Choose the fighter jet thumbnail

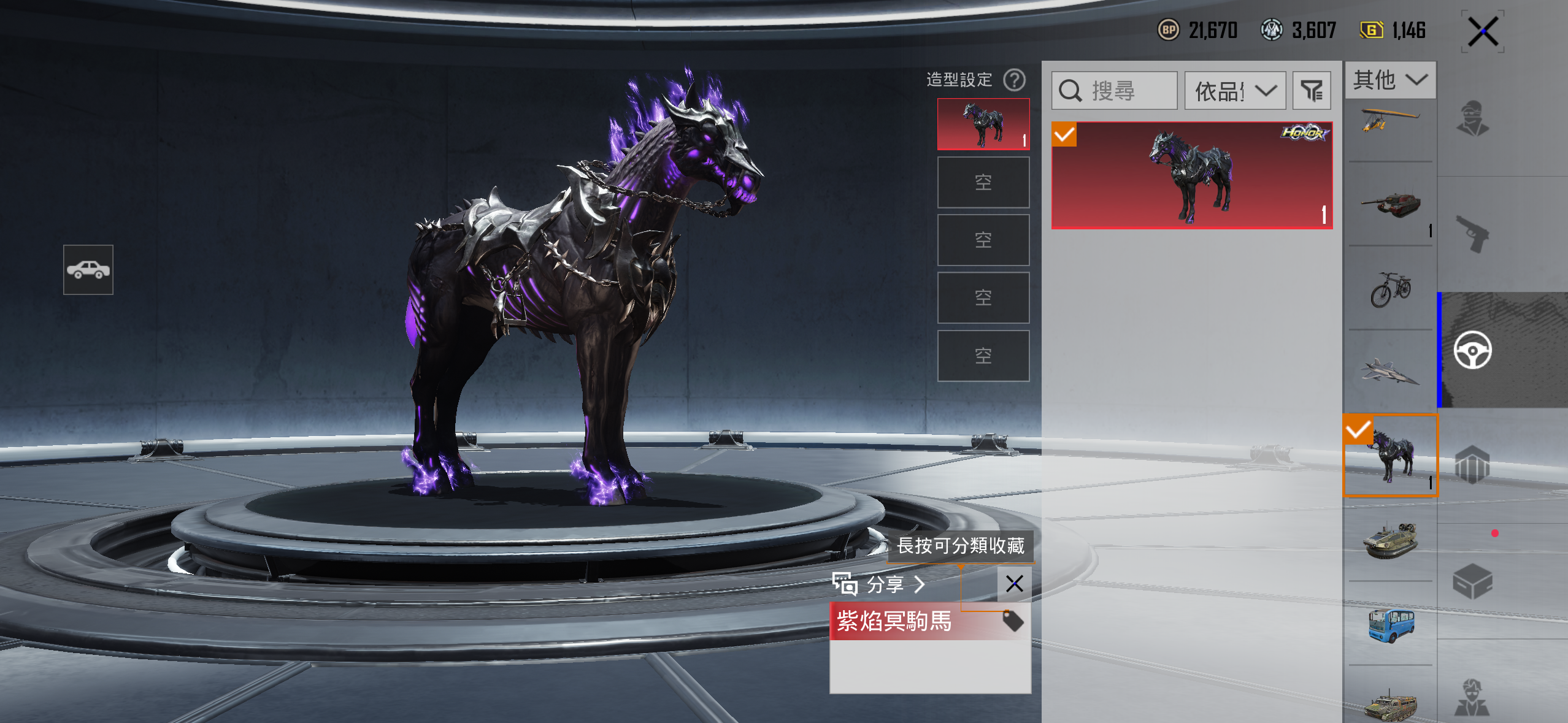pos(1390,372)
